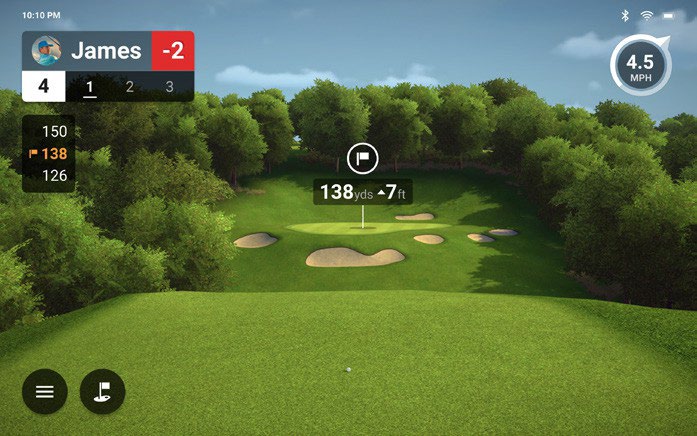Open the hamburger menu button
Screen dimensions: 697x436
coord(45,391)
